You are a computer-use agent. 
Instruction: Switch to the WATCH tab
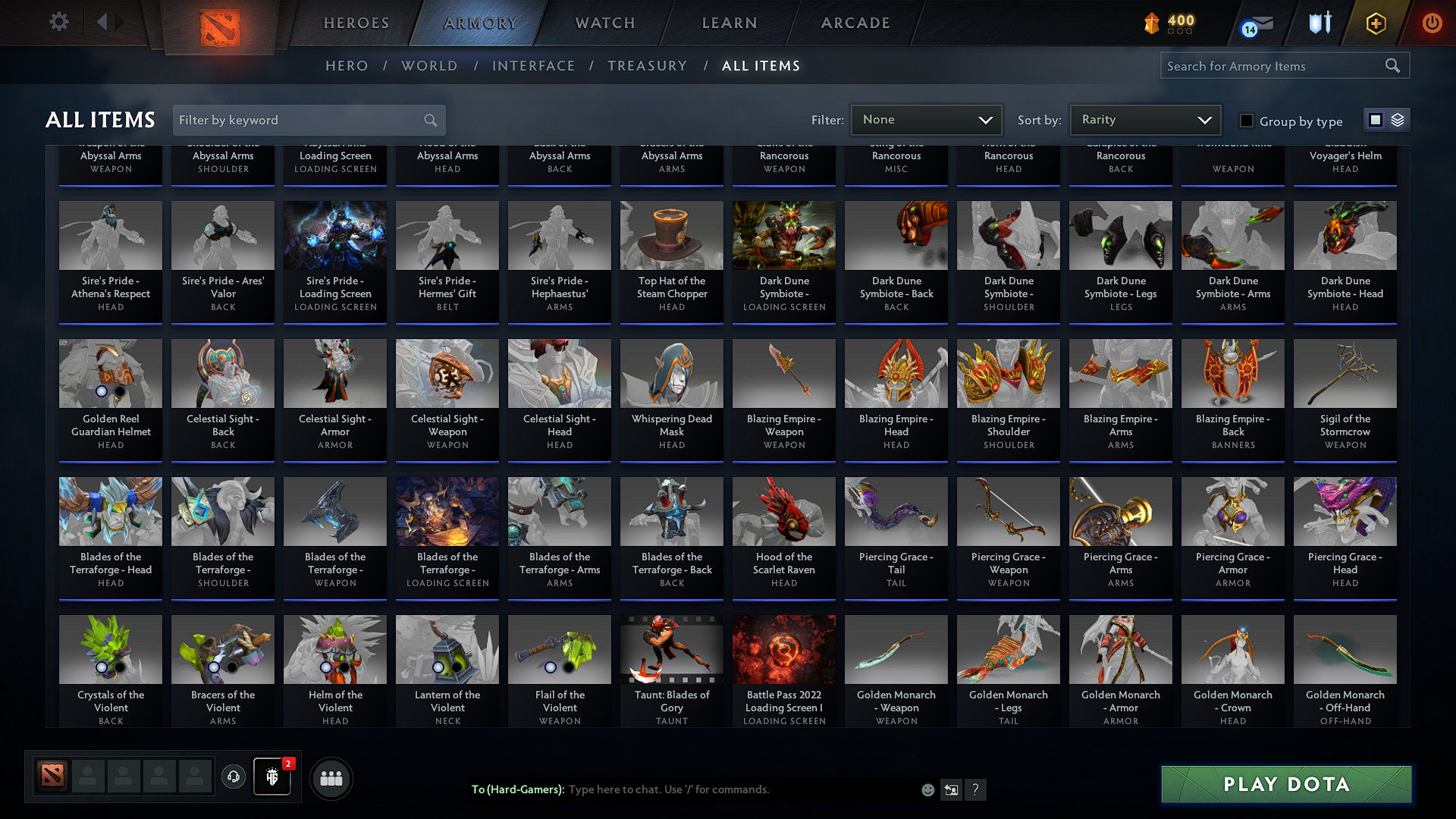coord(604,23)
